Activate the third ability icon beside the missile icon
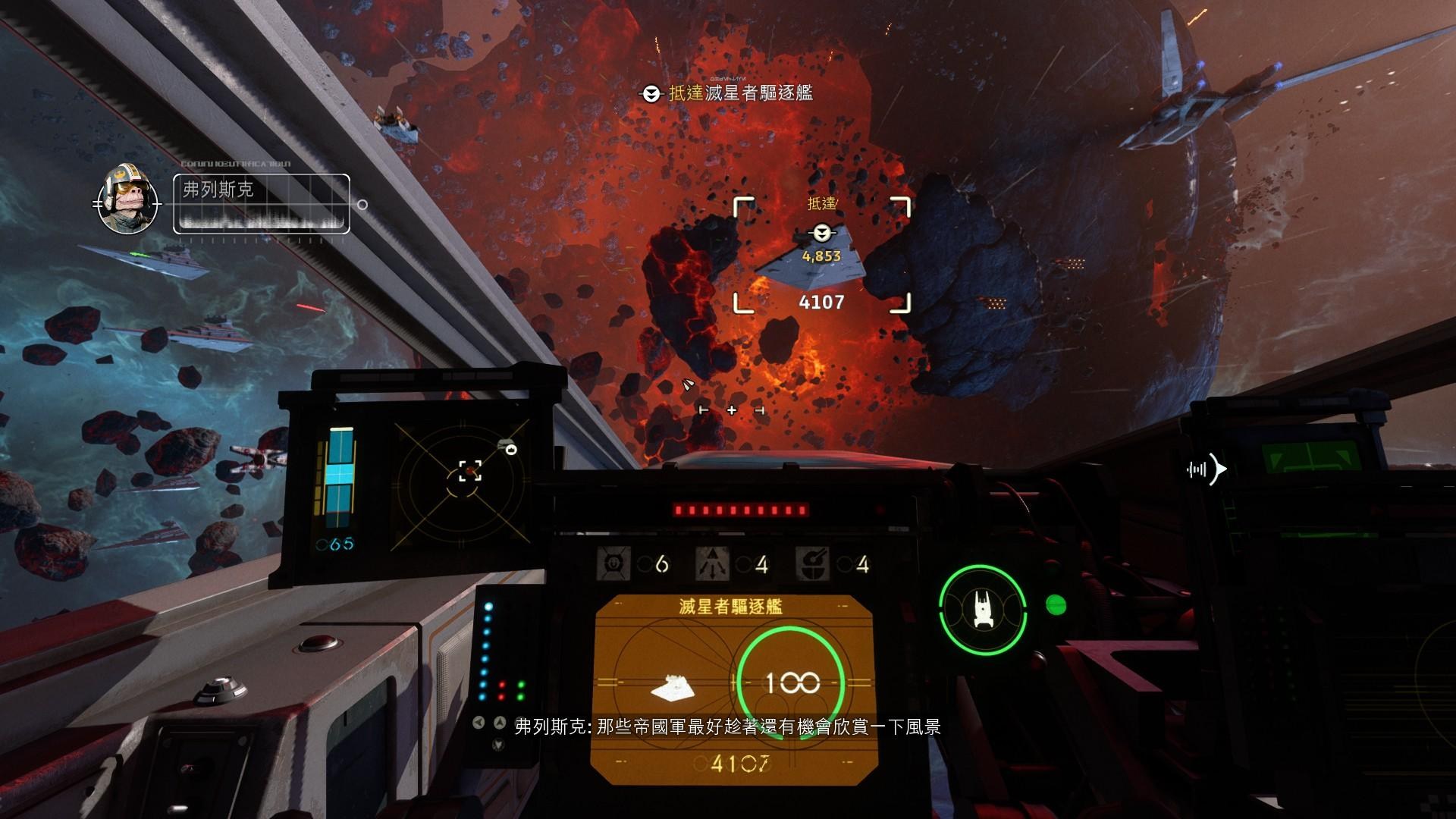Image resolution: width=1456 pixels, height=819 pixels. [x=811, y=564]
